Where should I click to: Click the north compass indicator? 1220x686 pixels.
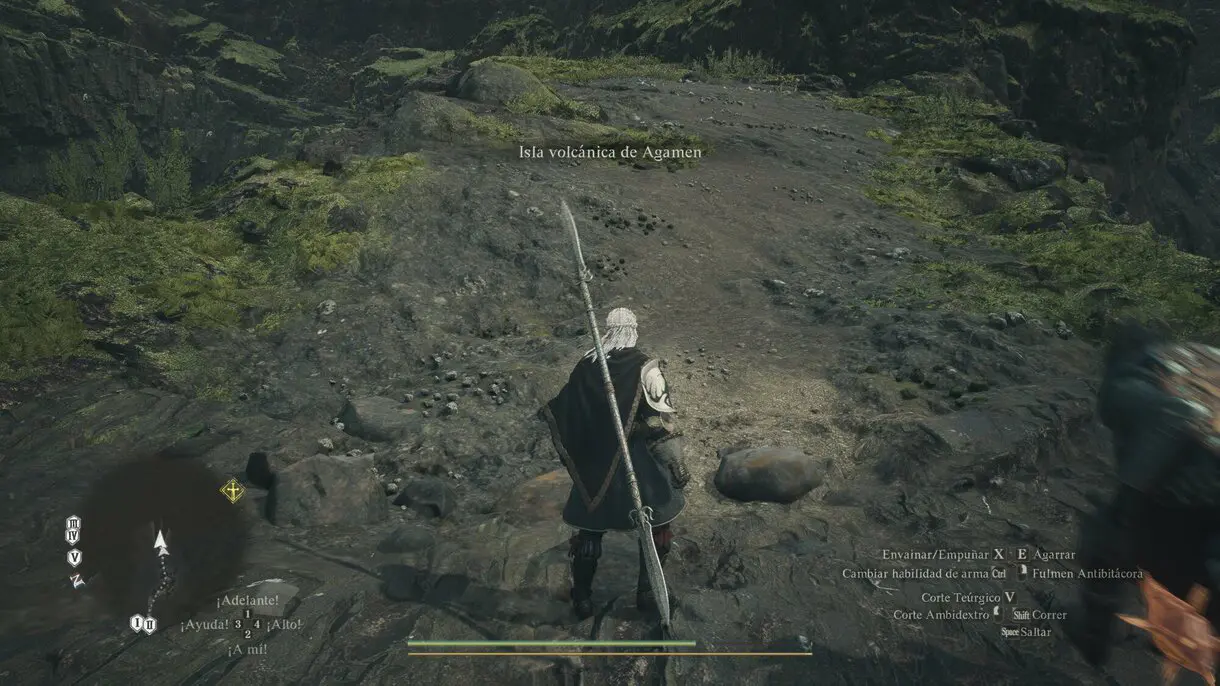click(76, 580)
